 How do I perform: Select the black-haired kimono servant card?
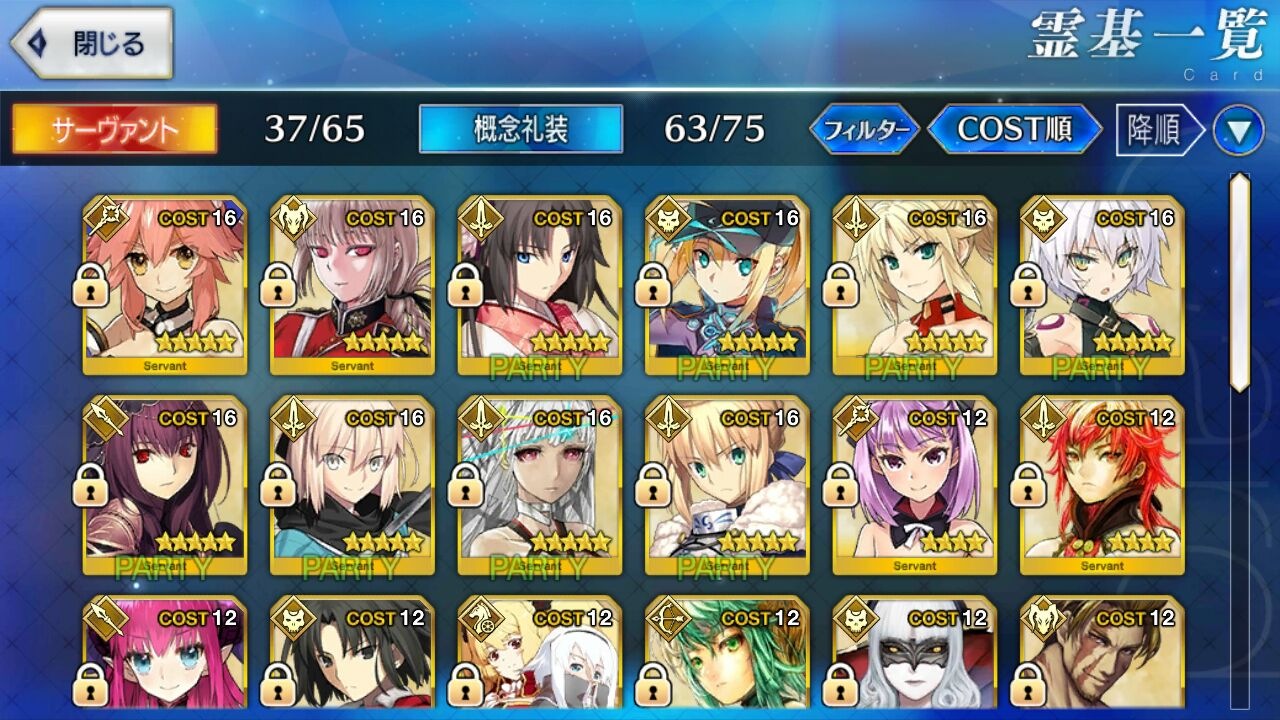coord(540,285)
